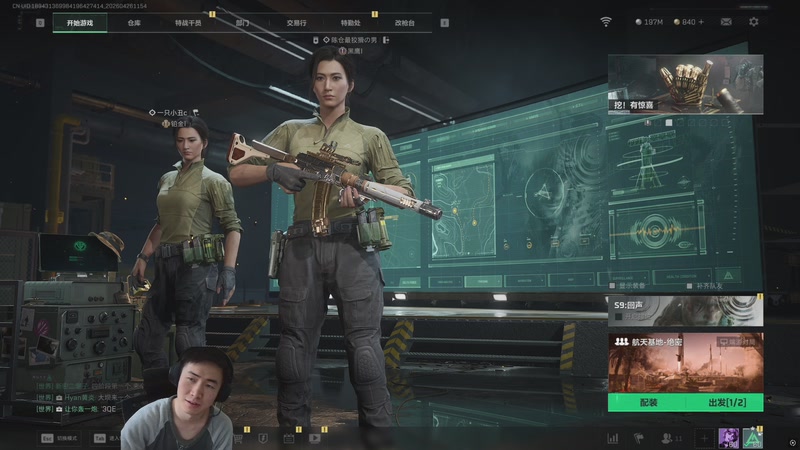Open the settings gear icon
Screen dimensions: 800x450
(x=754, y=21)
